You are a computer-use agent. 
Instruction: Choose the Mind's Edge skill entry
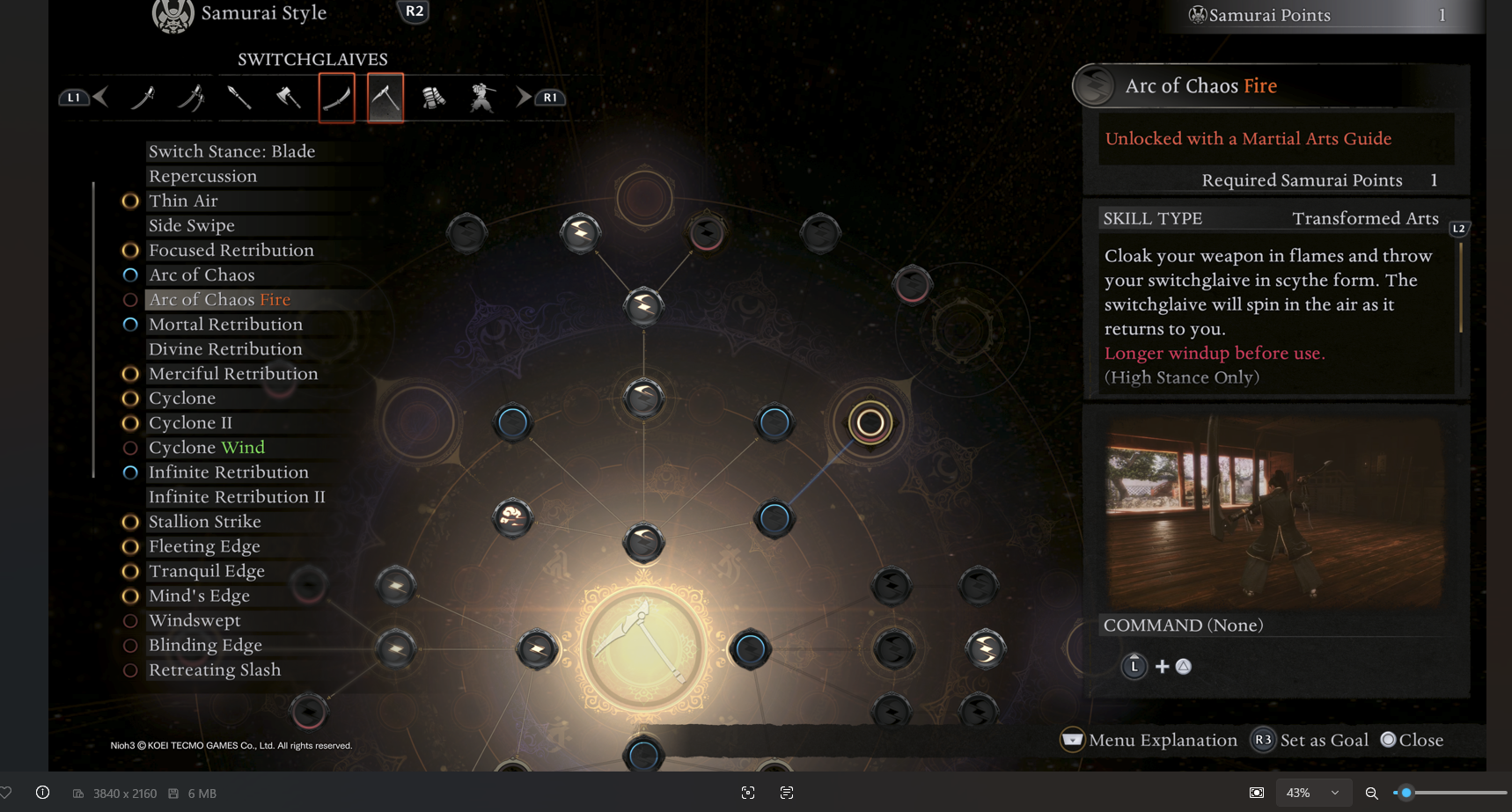199,596
